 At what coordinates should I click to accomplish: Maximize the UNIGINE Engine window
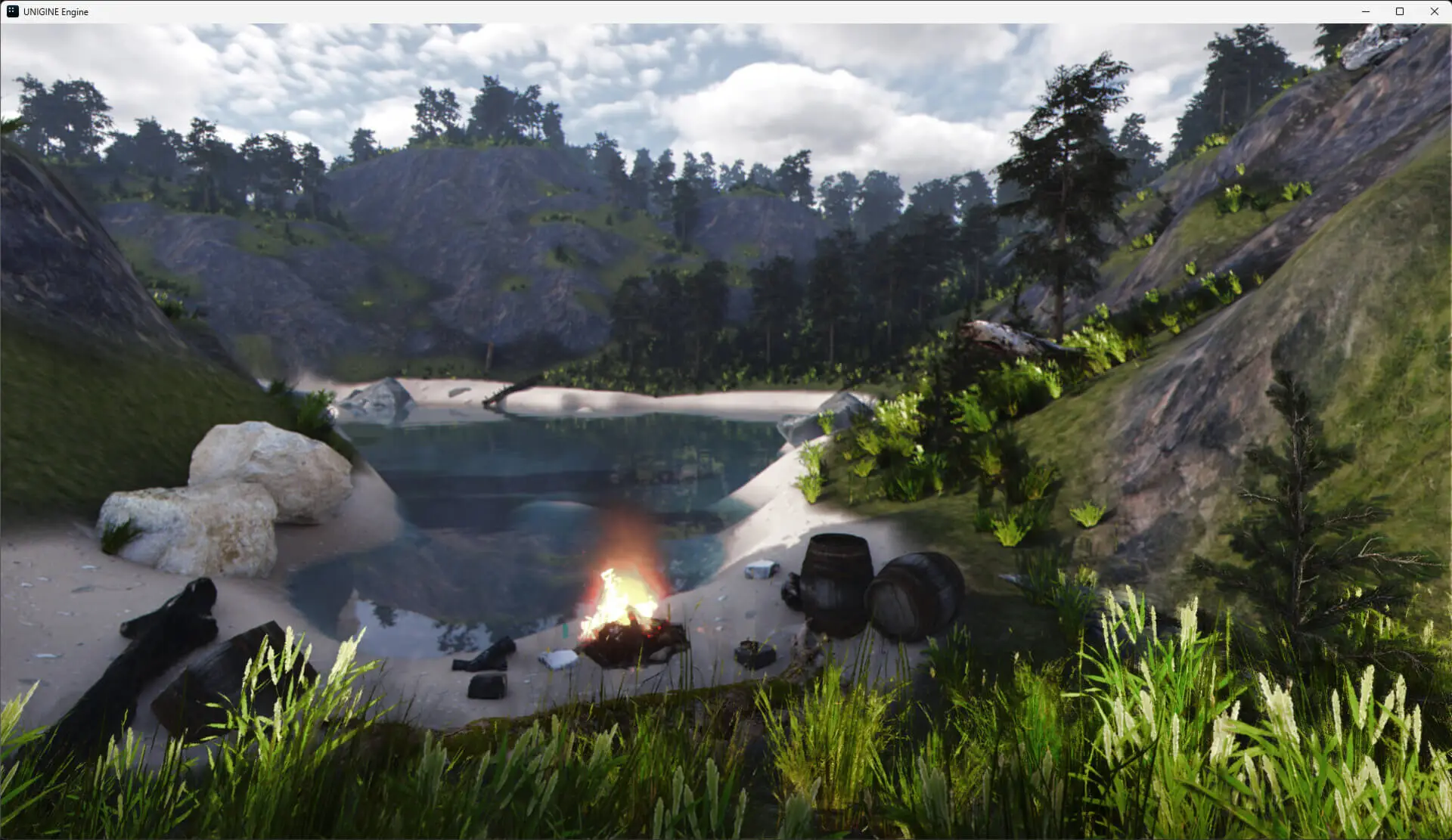click(1400, 11)
